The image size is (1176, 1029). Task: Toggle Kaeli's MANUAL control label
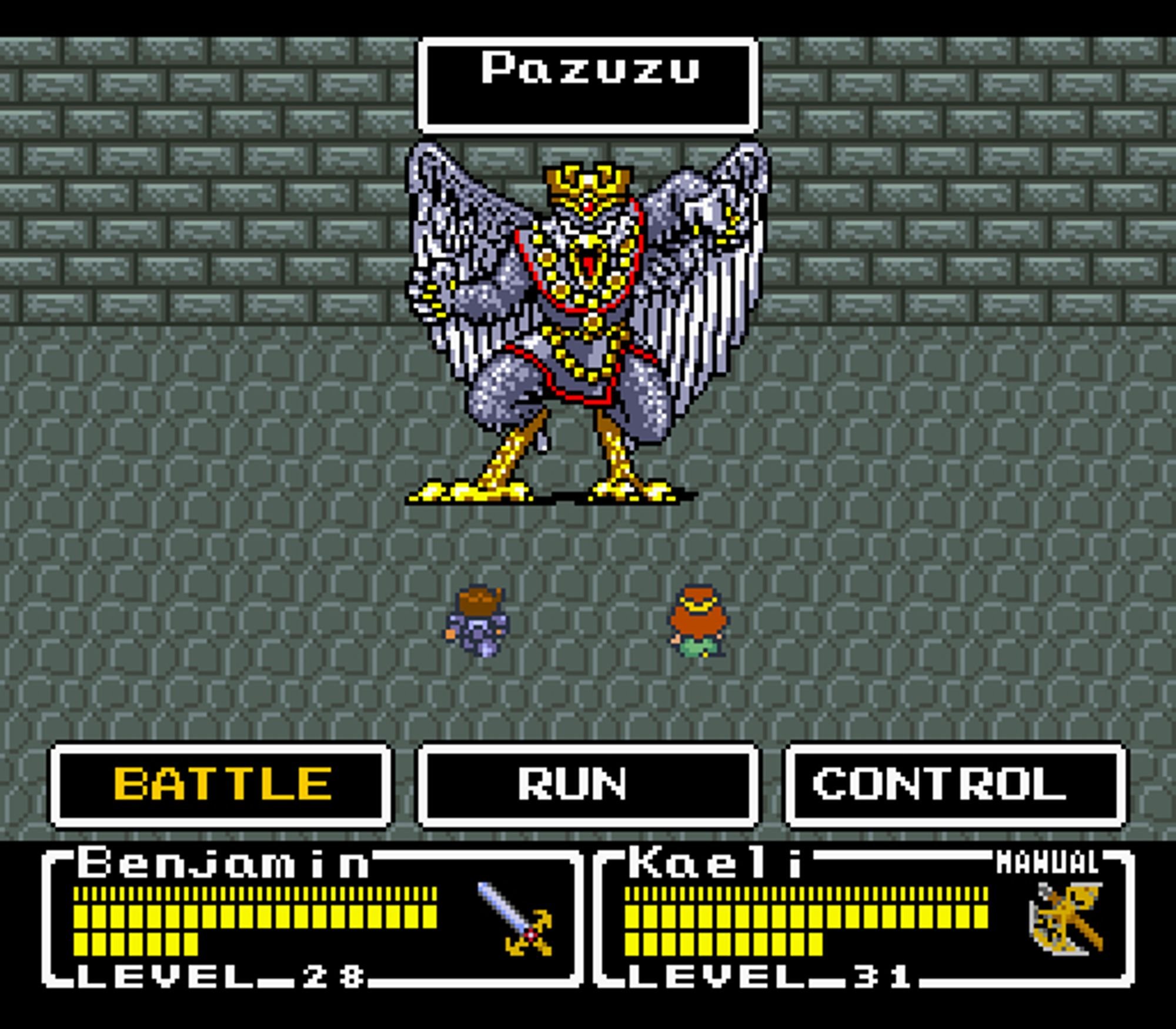click(x=1047, y=863)
